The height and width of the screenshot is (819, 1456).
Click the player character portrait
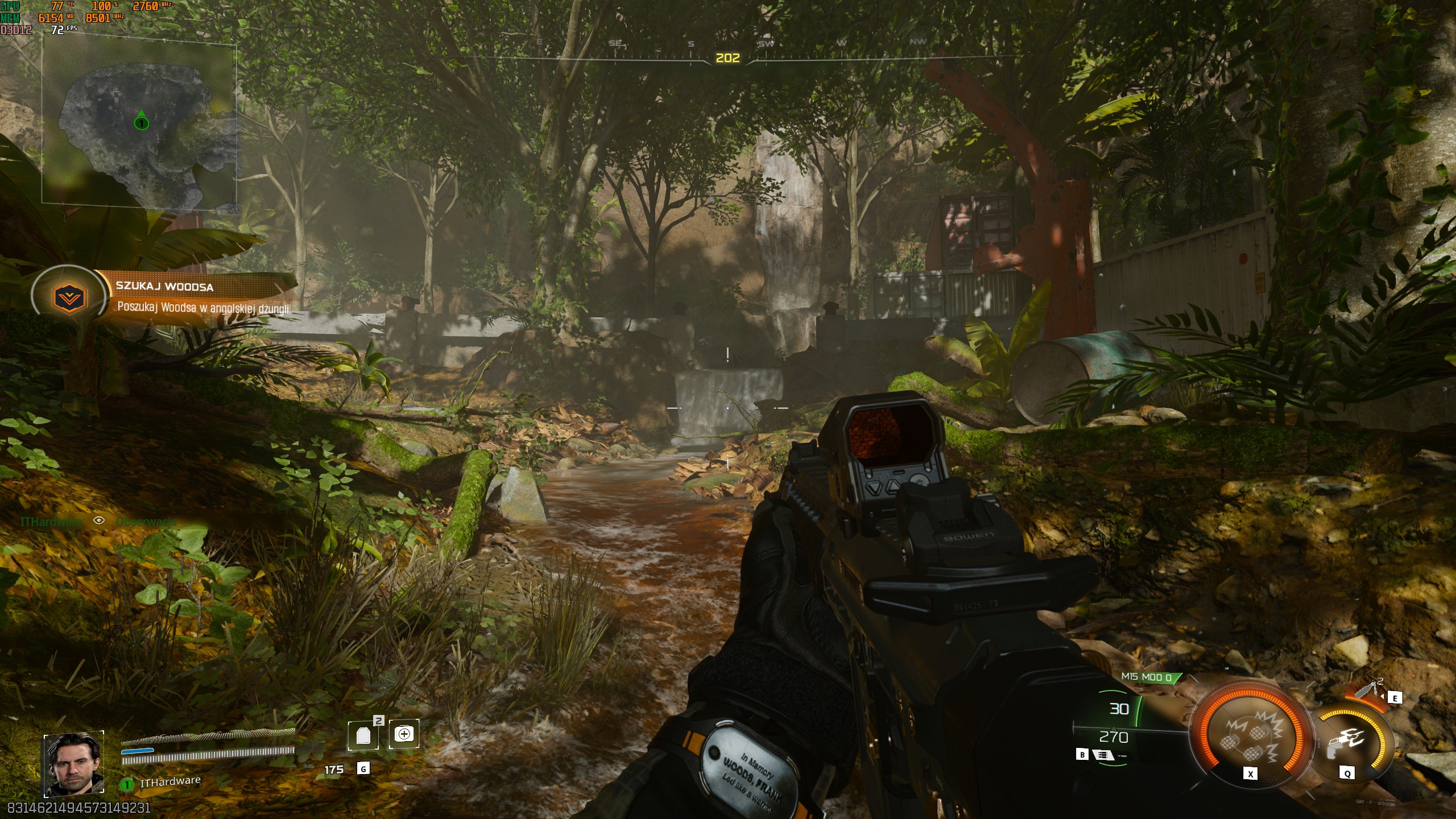point(73,764)
